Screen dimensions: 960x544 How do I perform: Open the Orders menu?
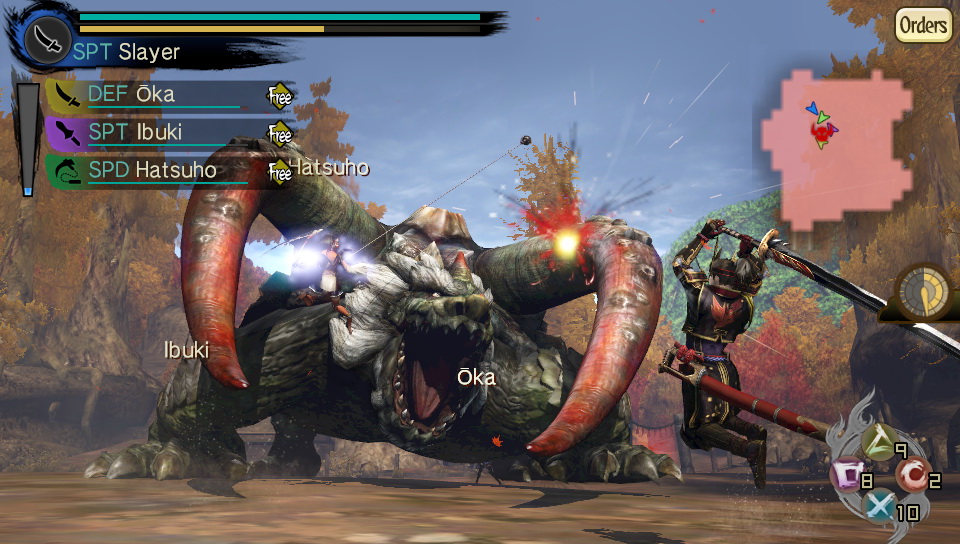pos(923,25)
